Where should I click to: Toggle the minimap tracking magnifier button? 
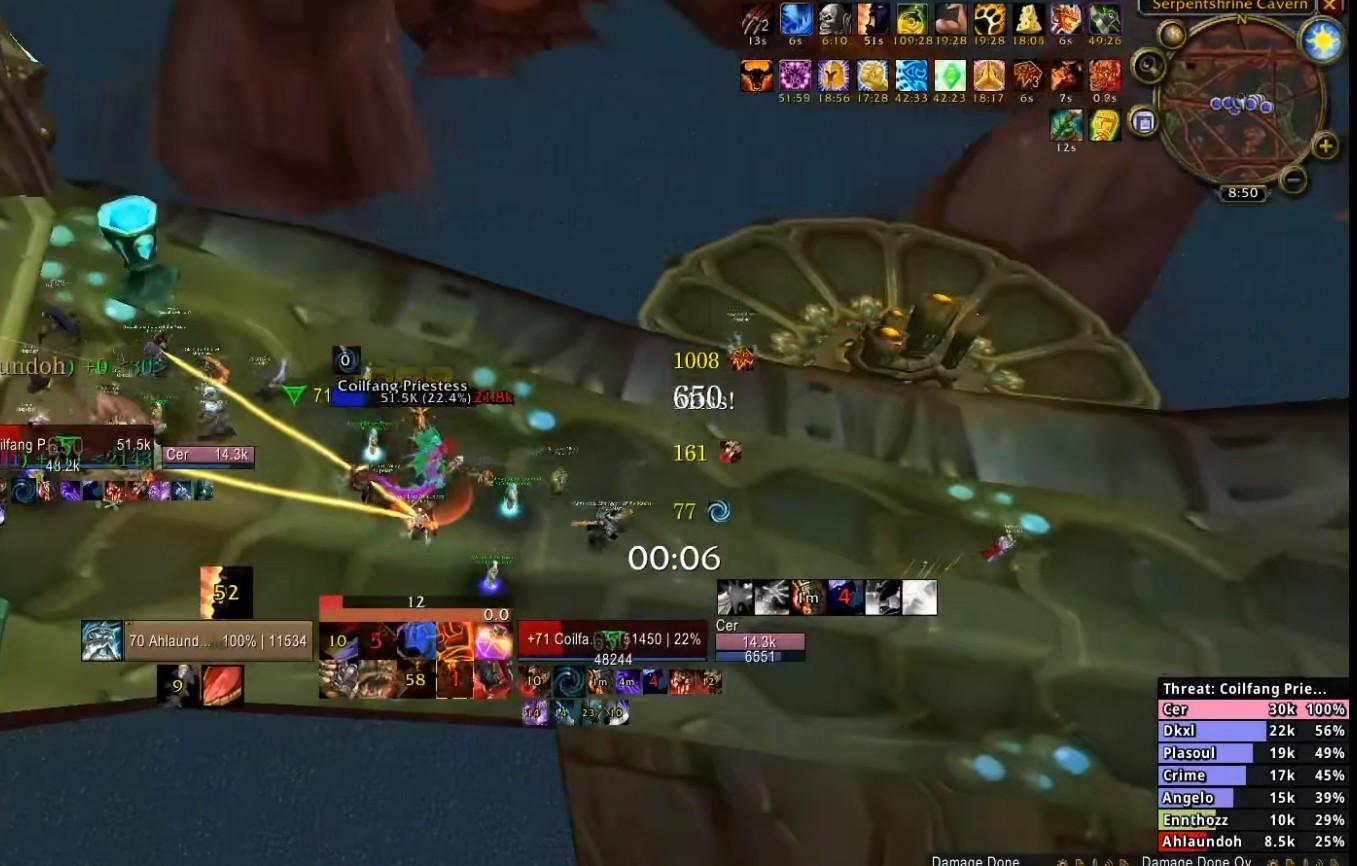(1148, 67)
